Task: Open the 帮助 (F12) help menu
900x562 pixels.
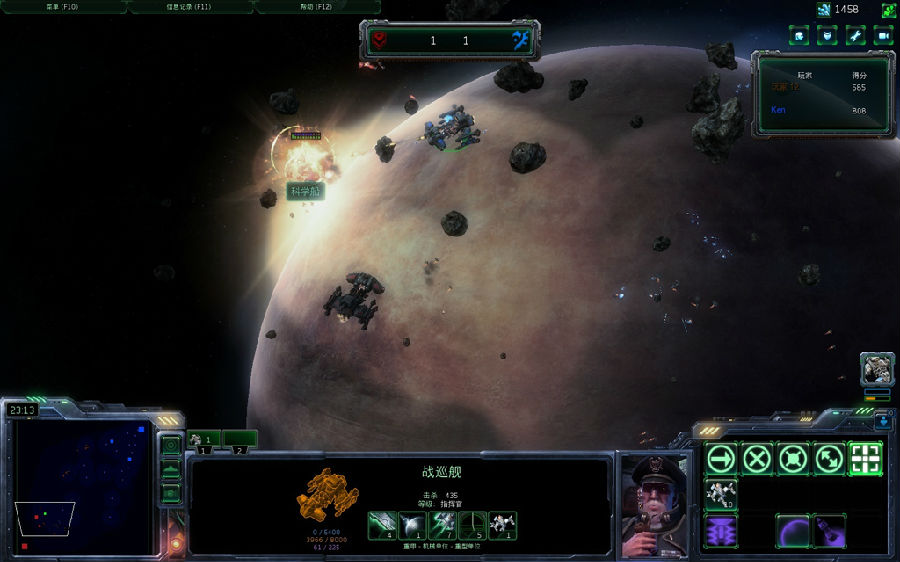Action: (x=316, y=7)
